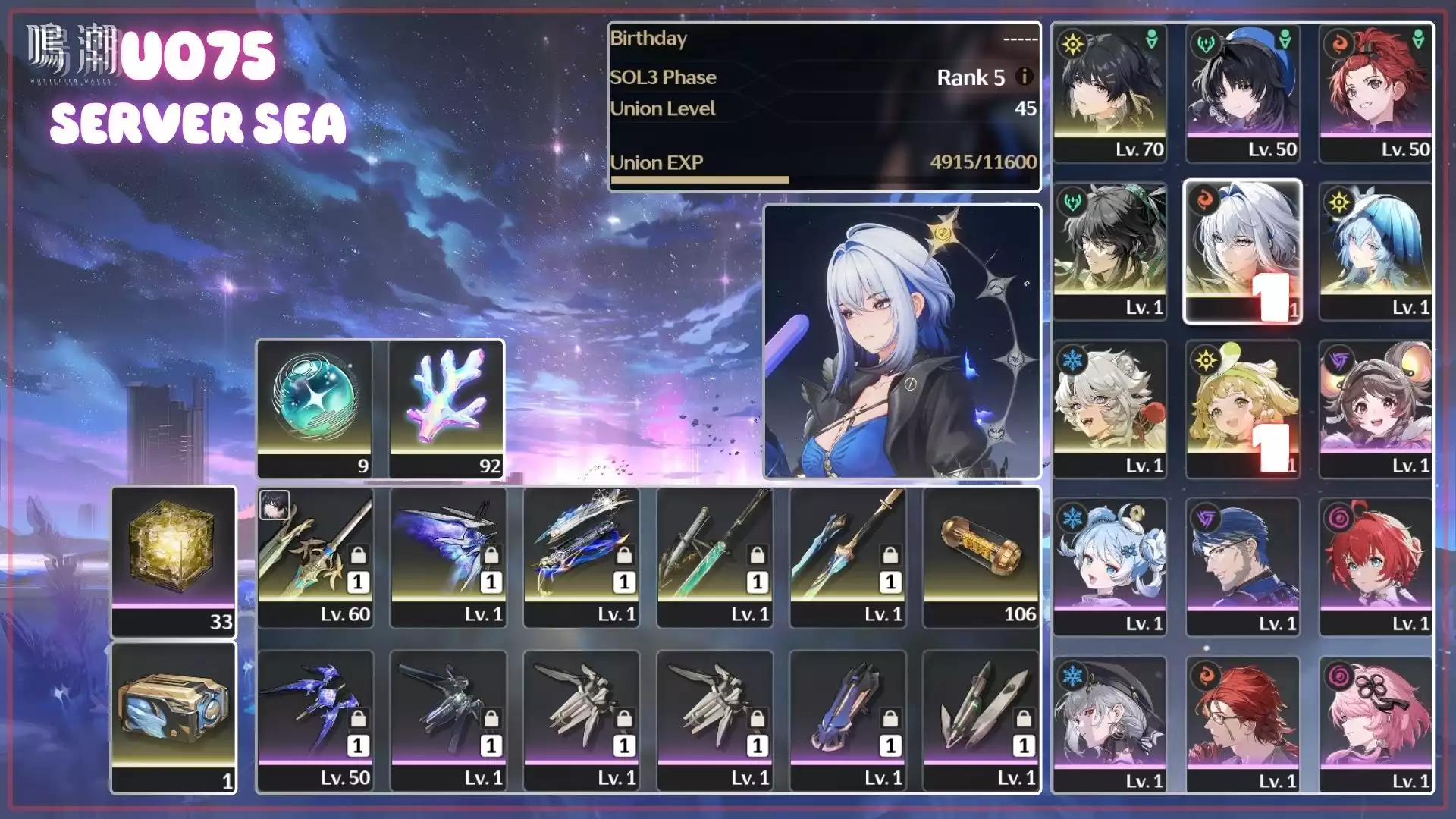Choose the Lv. 60 sword weapon slot
1456x819 pixels.
[x=315, y=557]
